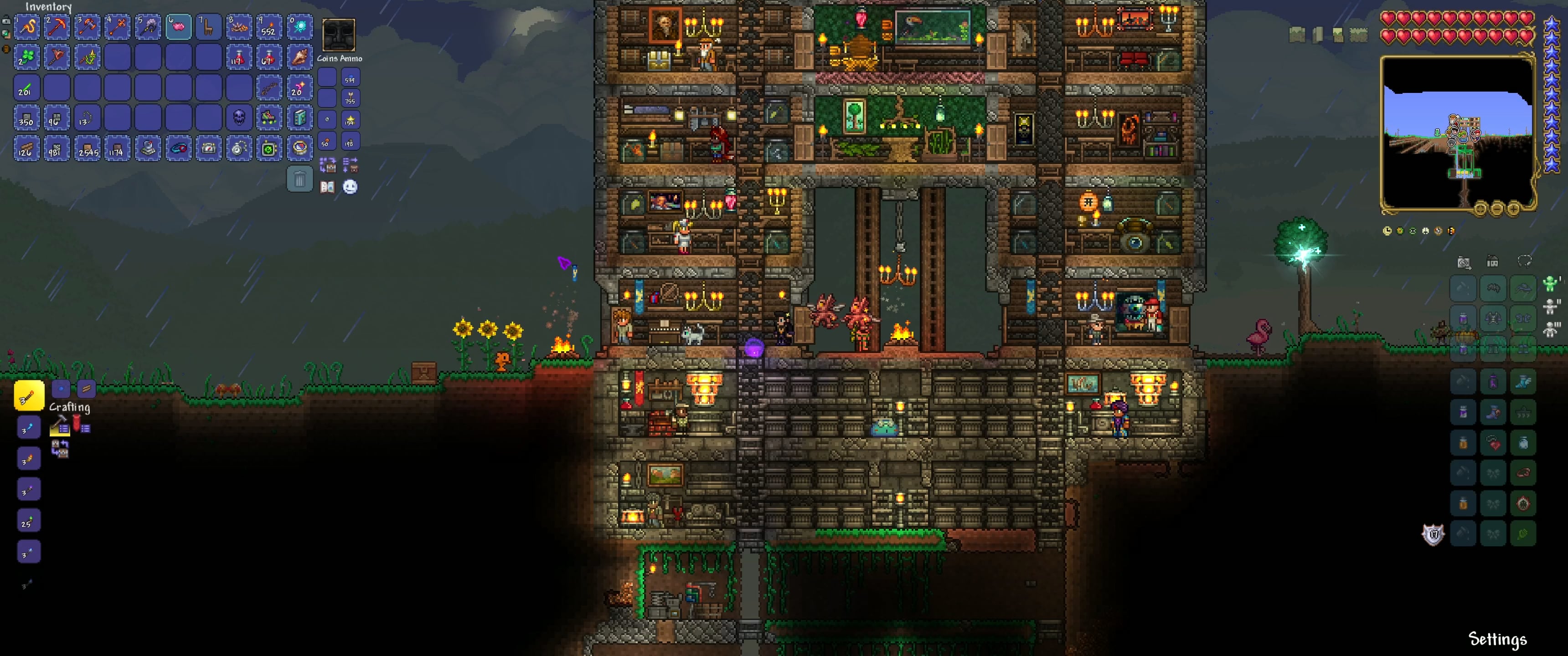Pick the wooden chair hotbar slot
This screenshot has height=656, width=1568.
208,27
